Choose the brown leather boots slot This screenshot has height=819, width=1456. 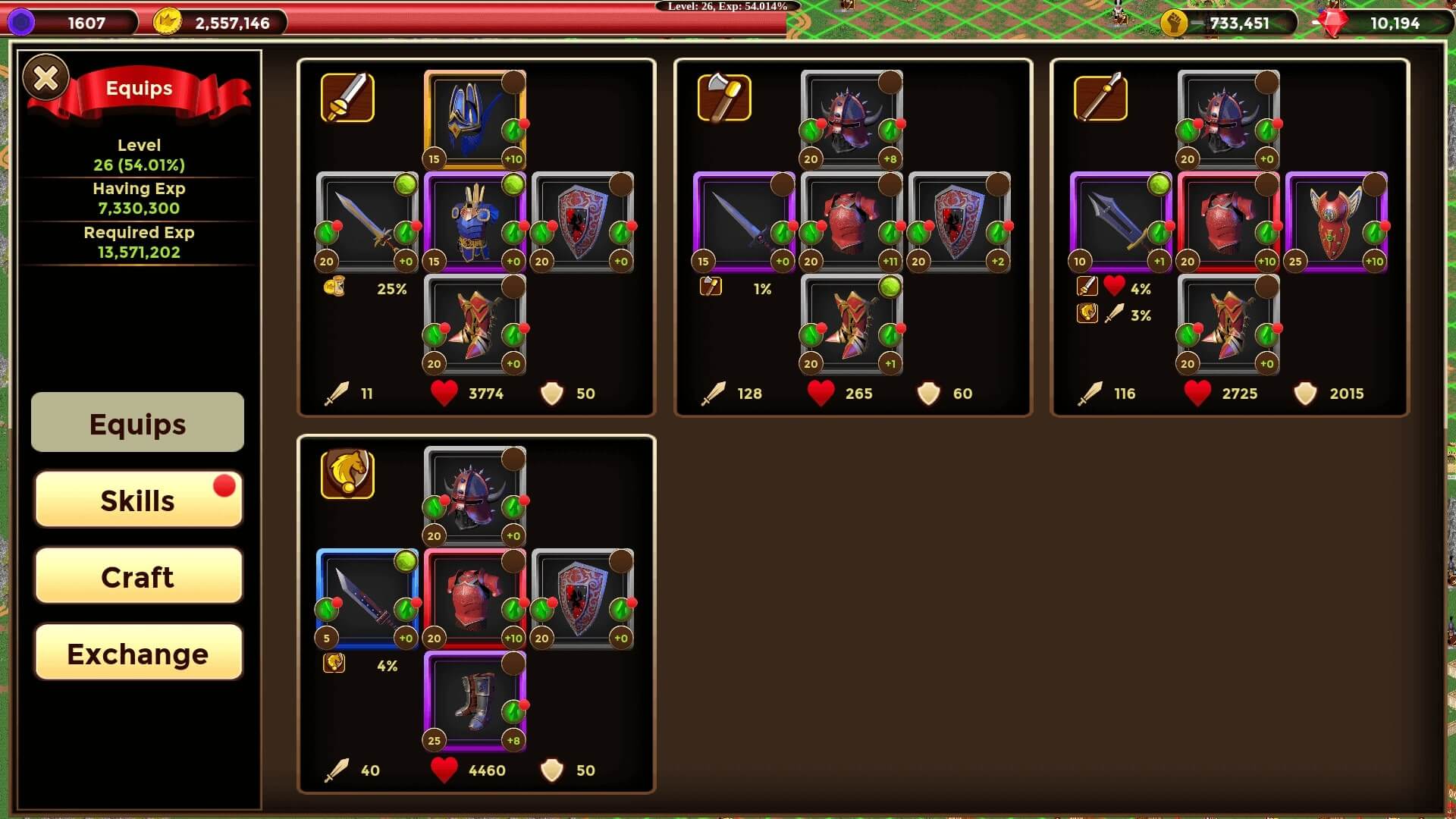click(475, 701)
